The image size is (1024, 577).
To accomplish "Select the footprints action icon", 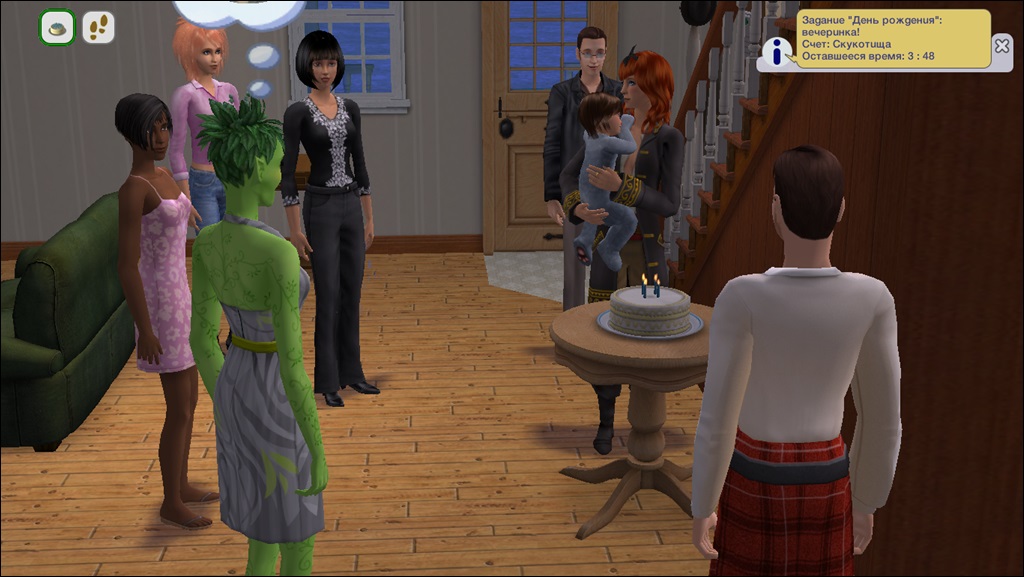I will pos(98,28).
